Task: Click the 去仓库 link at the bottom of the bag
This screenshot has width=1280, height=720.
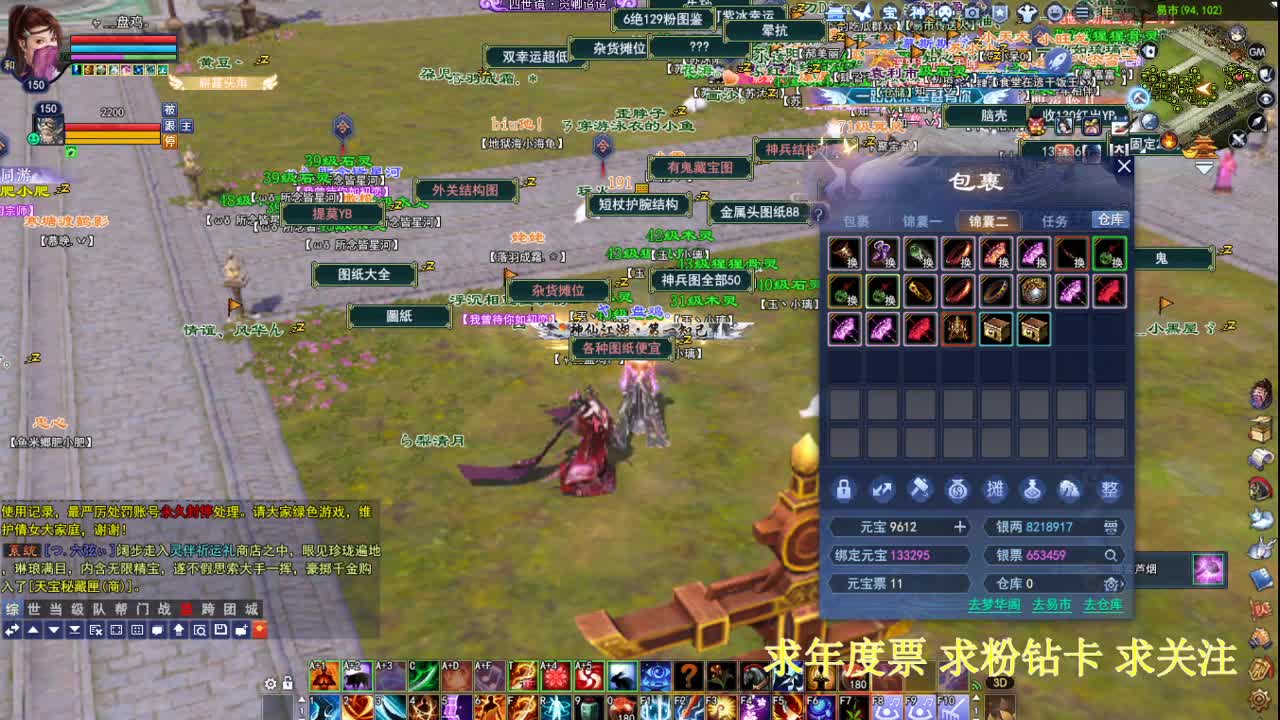Action: coord(1102,605)
